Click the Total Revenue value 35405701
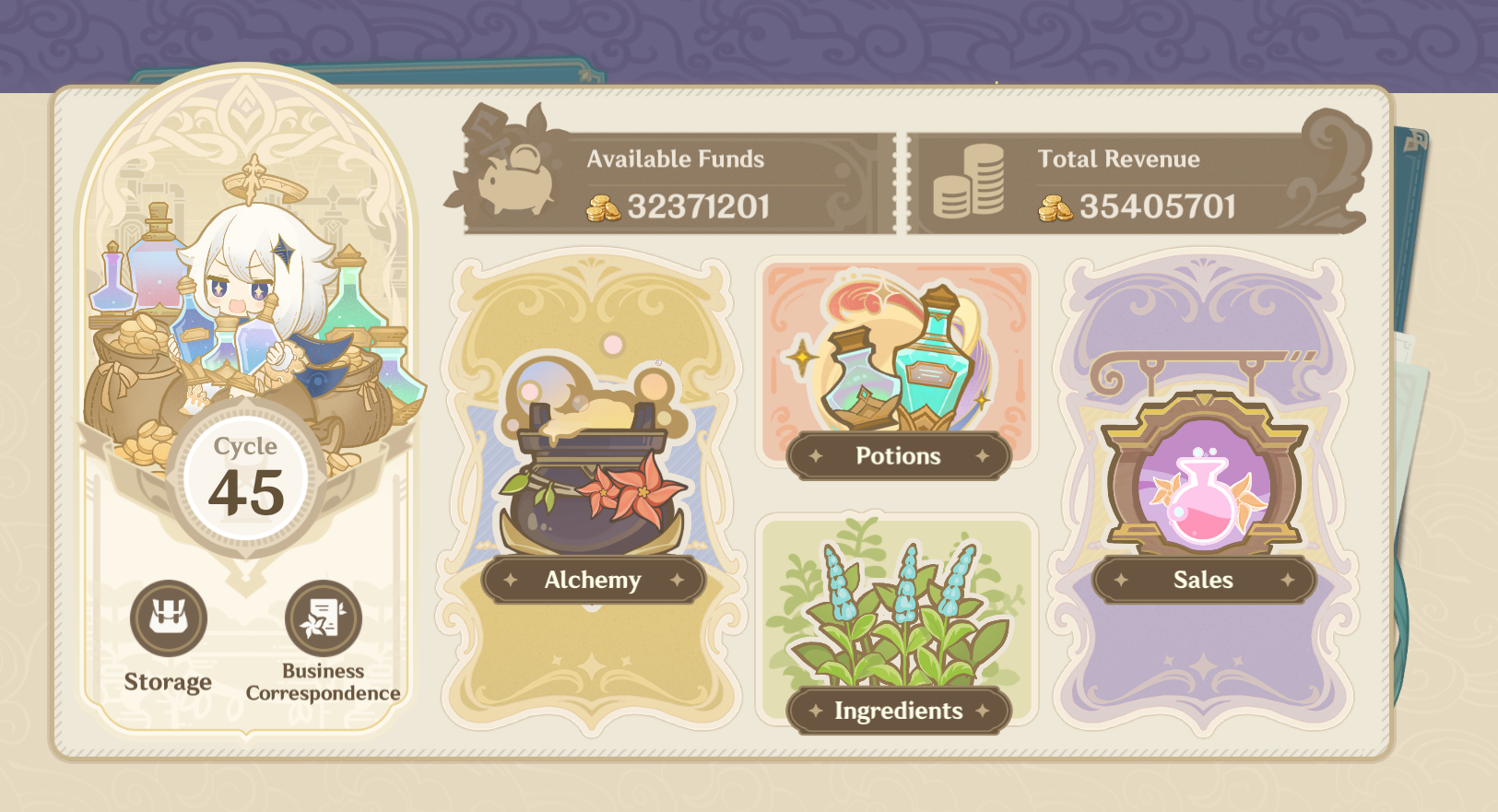The image size is (1498, 812). point(1157,207)
